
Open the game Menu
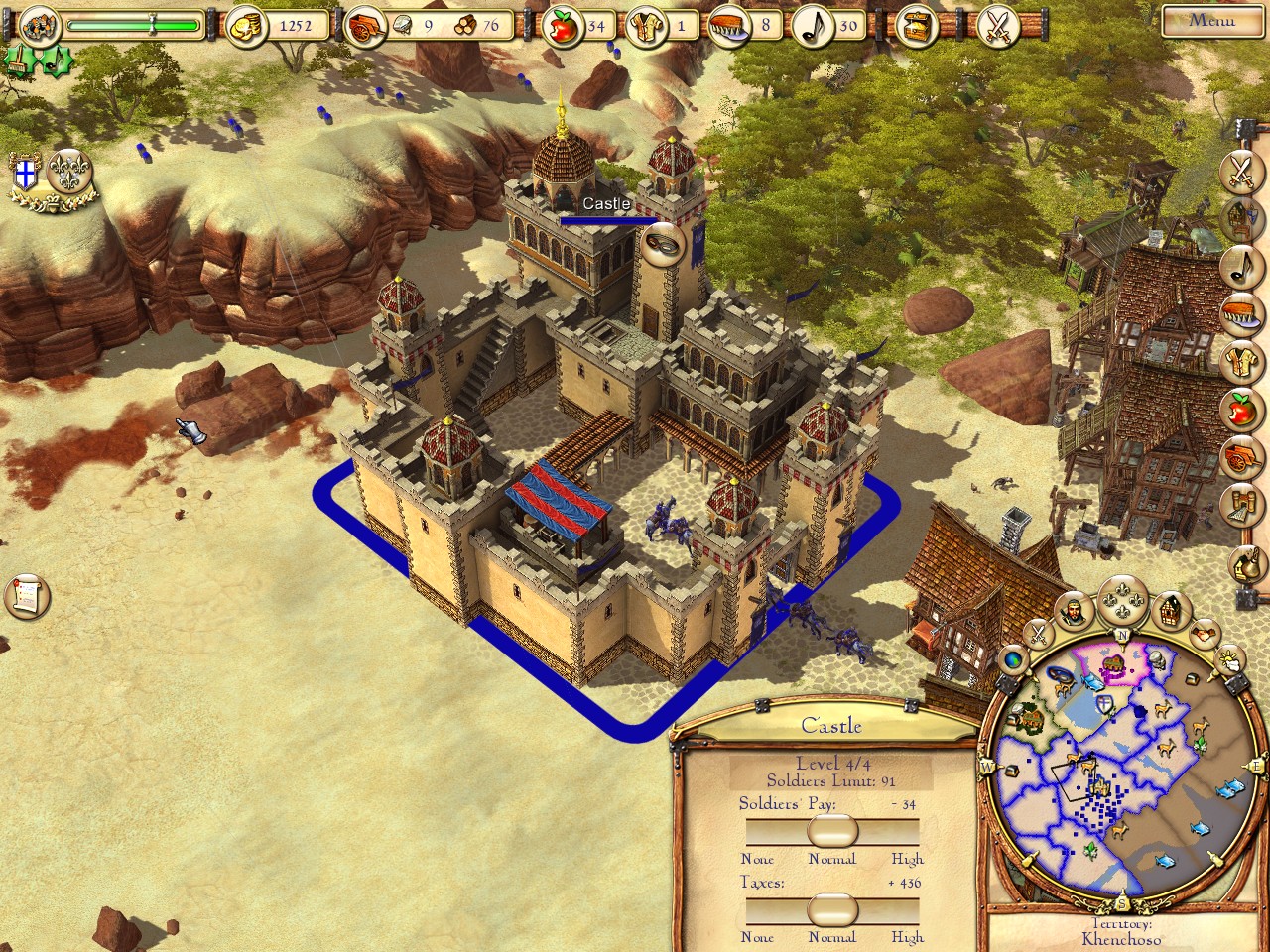pos(1211,20)
